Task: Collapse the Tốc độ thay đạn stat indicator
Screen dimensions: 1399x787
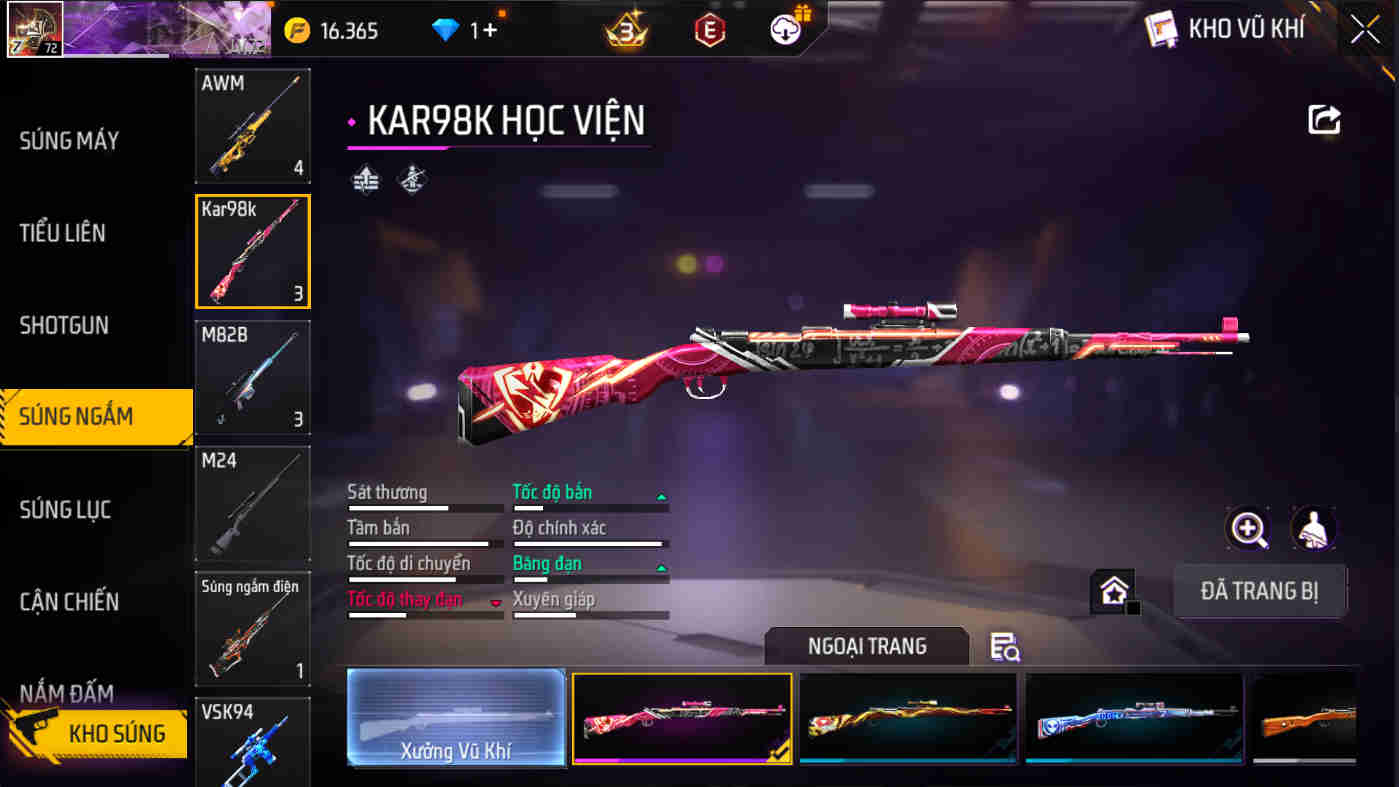Action: point(494,601)
